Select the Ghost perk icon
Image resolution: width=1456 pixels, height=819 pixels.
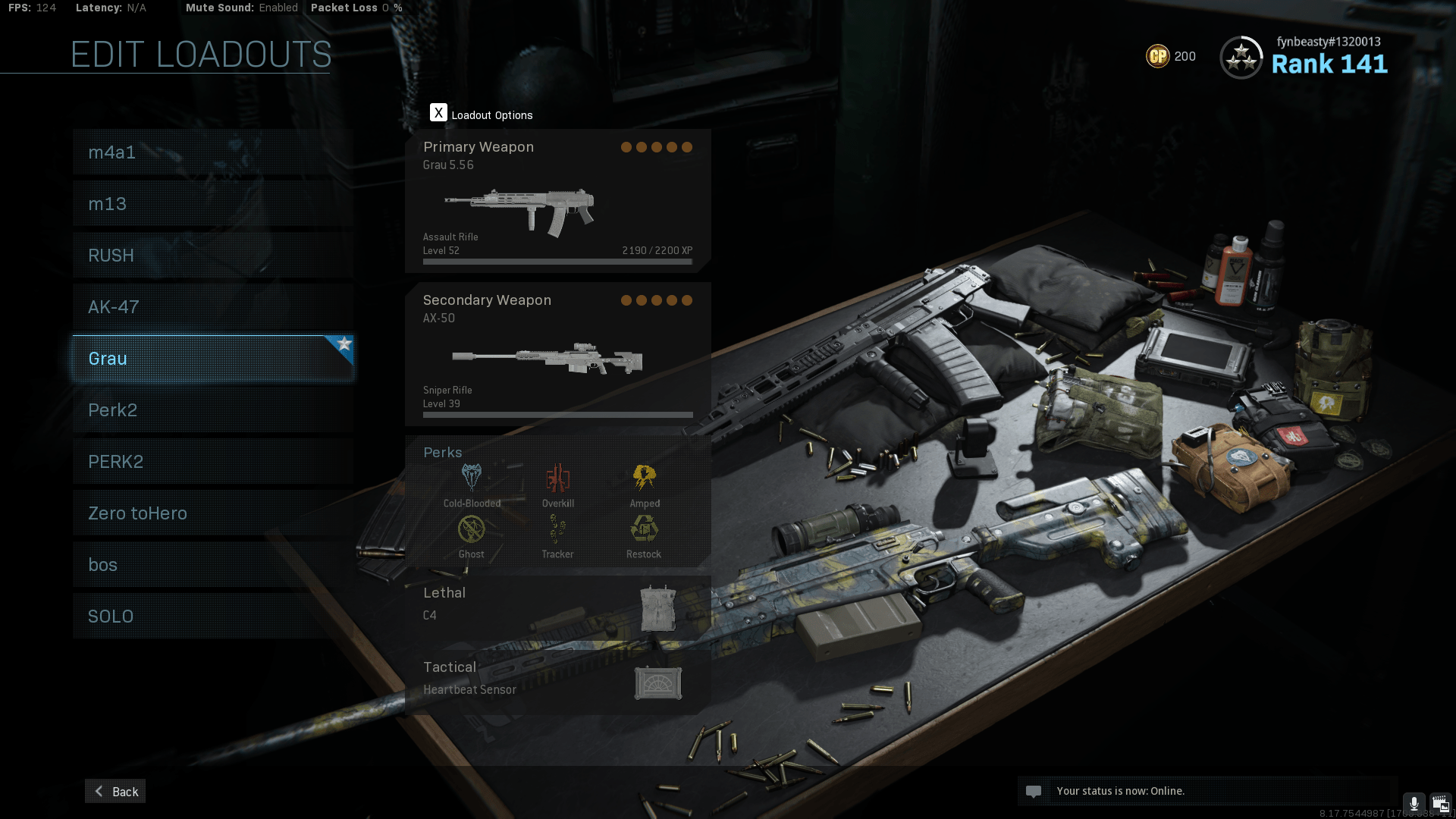pos(471,529)
